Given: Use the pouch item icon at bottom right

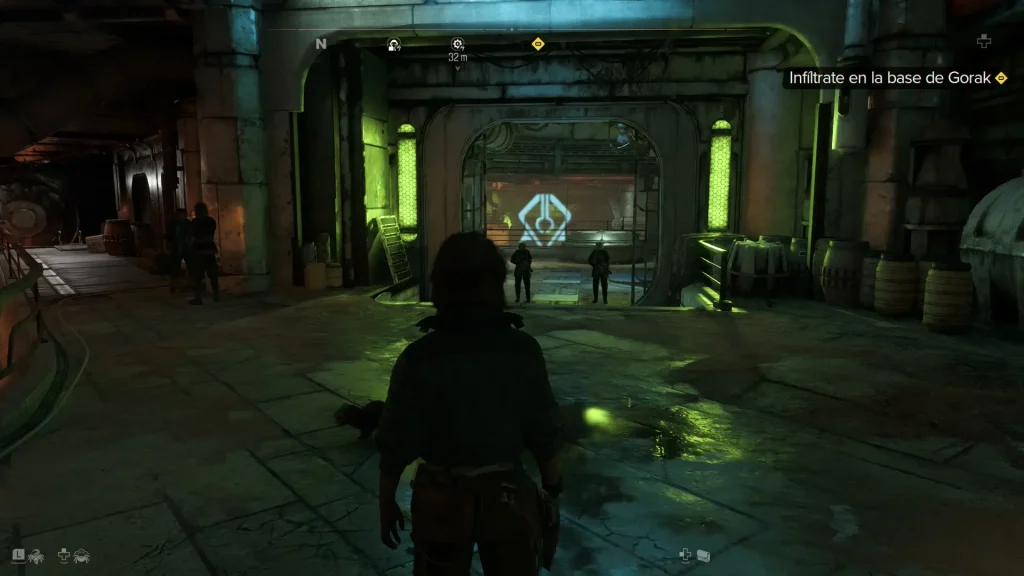Looking at the screenshot, I should (x=703, y=554).
